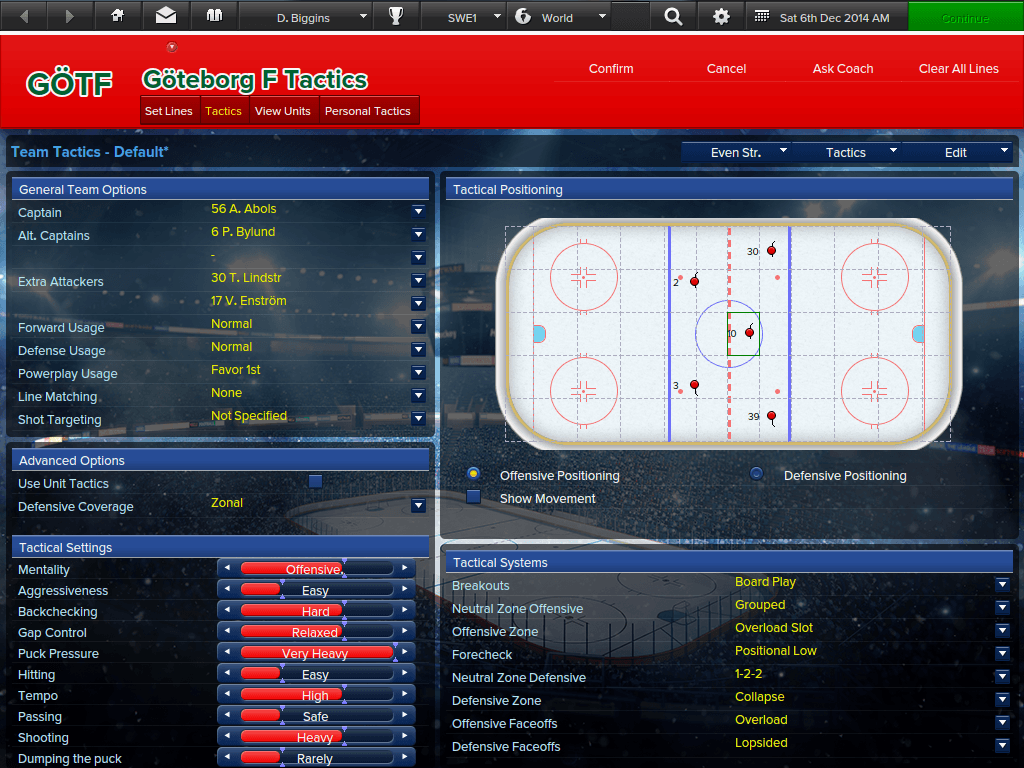Go to the Personal Tactics tab
Screen dimensions: 1024x768
pos(368,111)
